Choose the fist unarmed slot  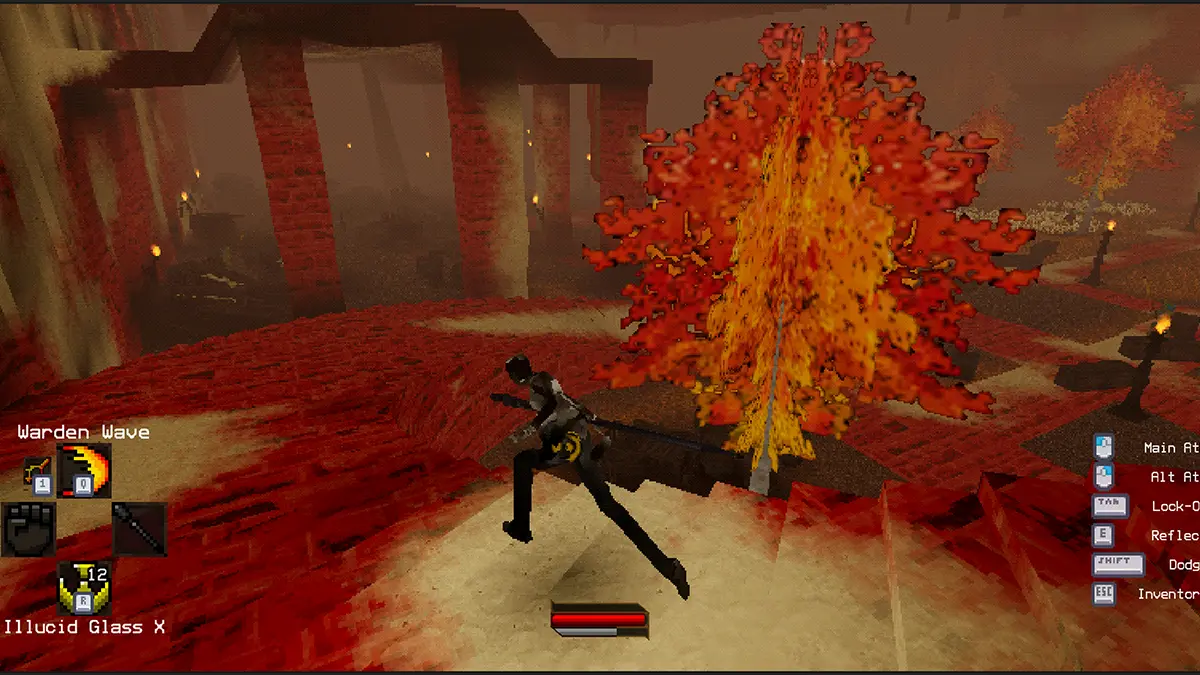(x=29, y=529)
